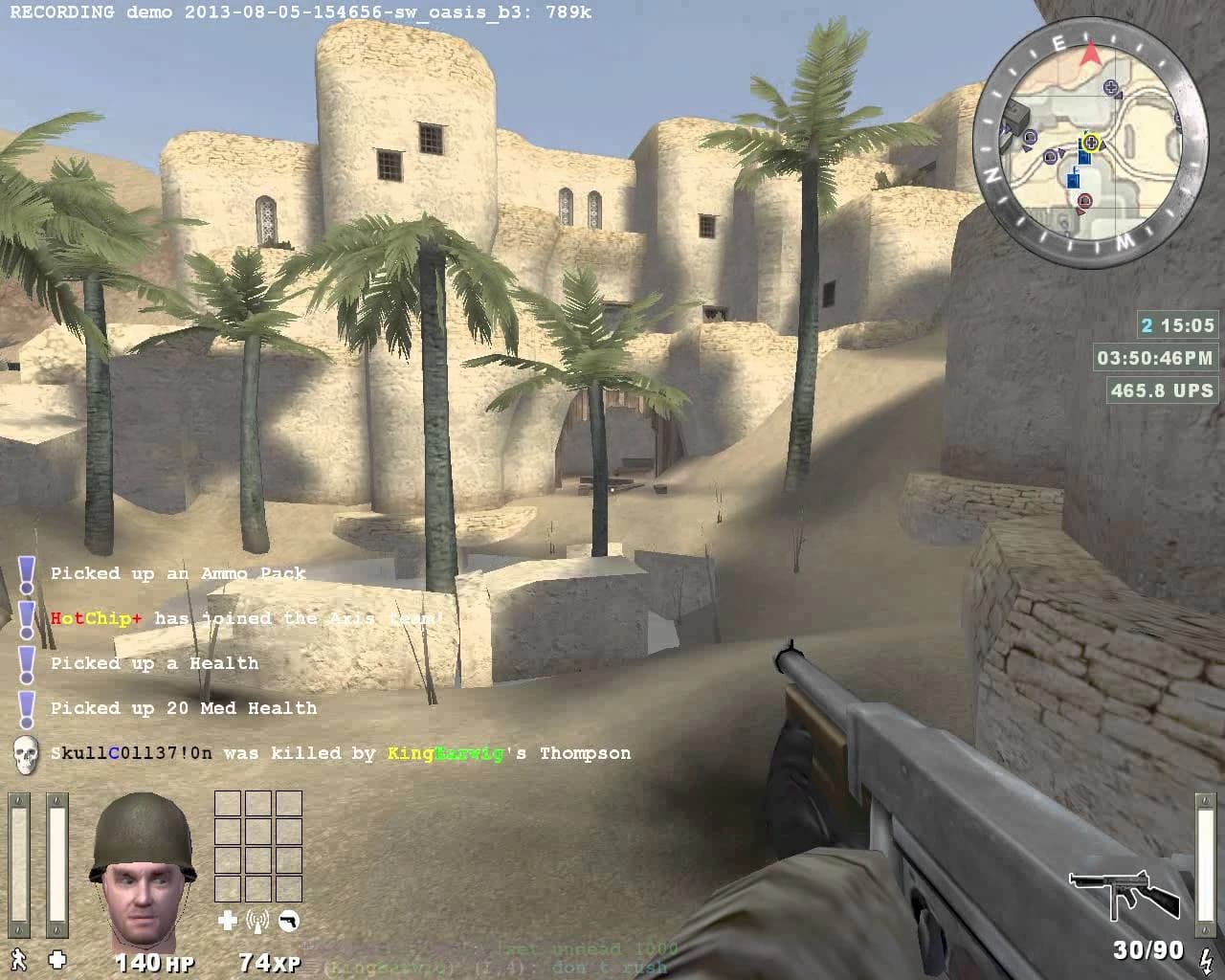Click the compass minimap in the top right
1225x980 pixels.
point(1091,139)
